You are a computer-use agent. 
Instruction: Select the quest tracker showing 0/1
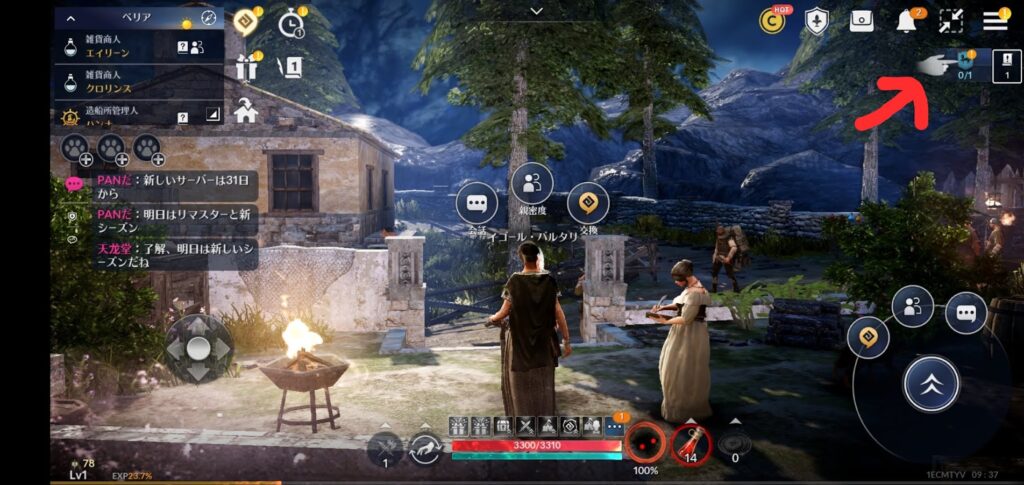[965, 64]
